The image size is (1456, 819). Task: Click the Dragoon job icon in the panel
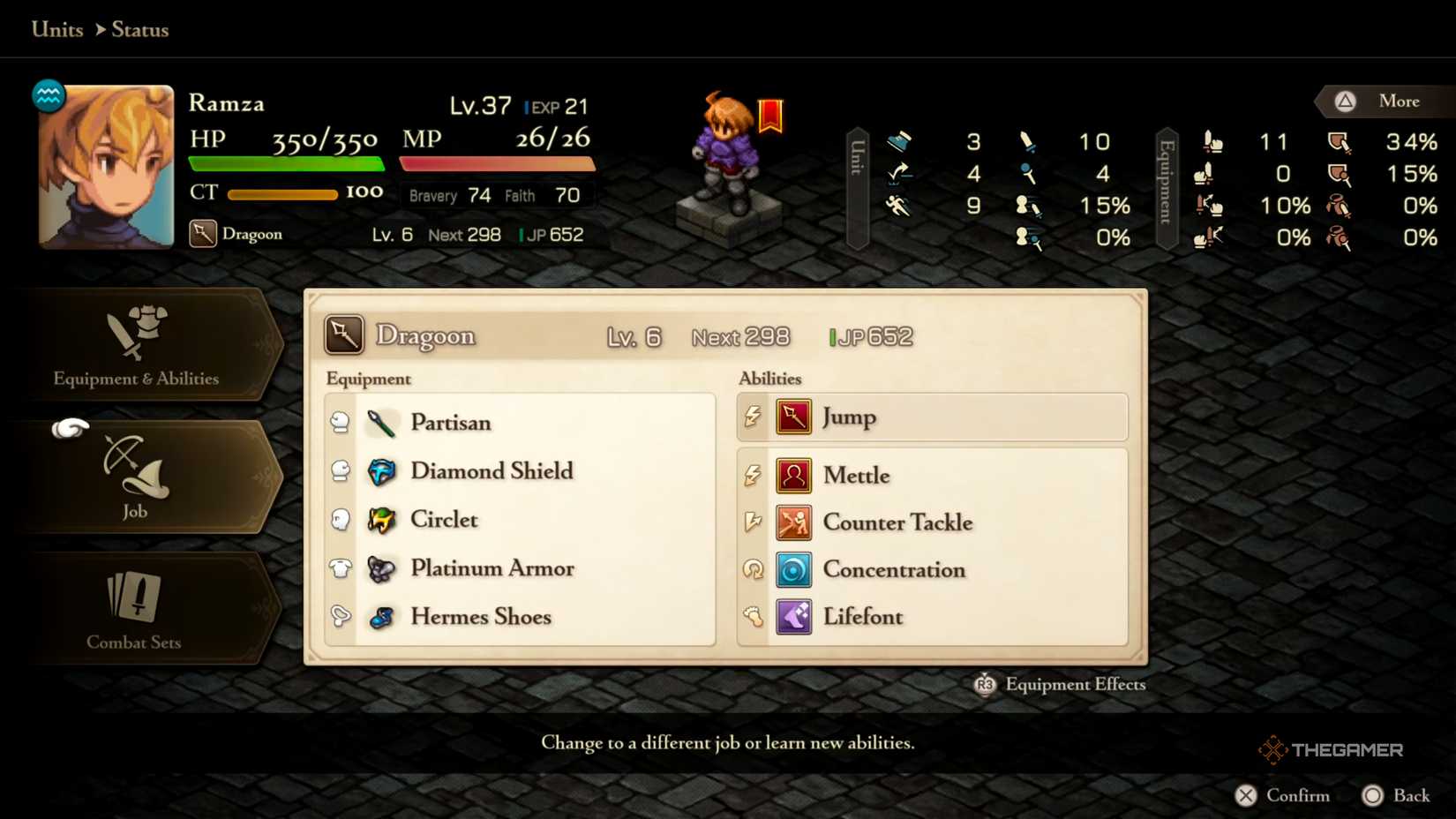pyautogui.click(x=344, y=334)
